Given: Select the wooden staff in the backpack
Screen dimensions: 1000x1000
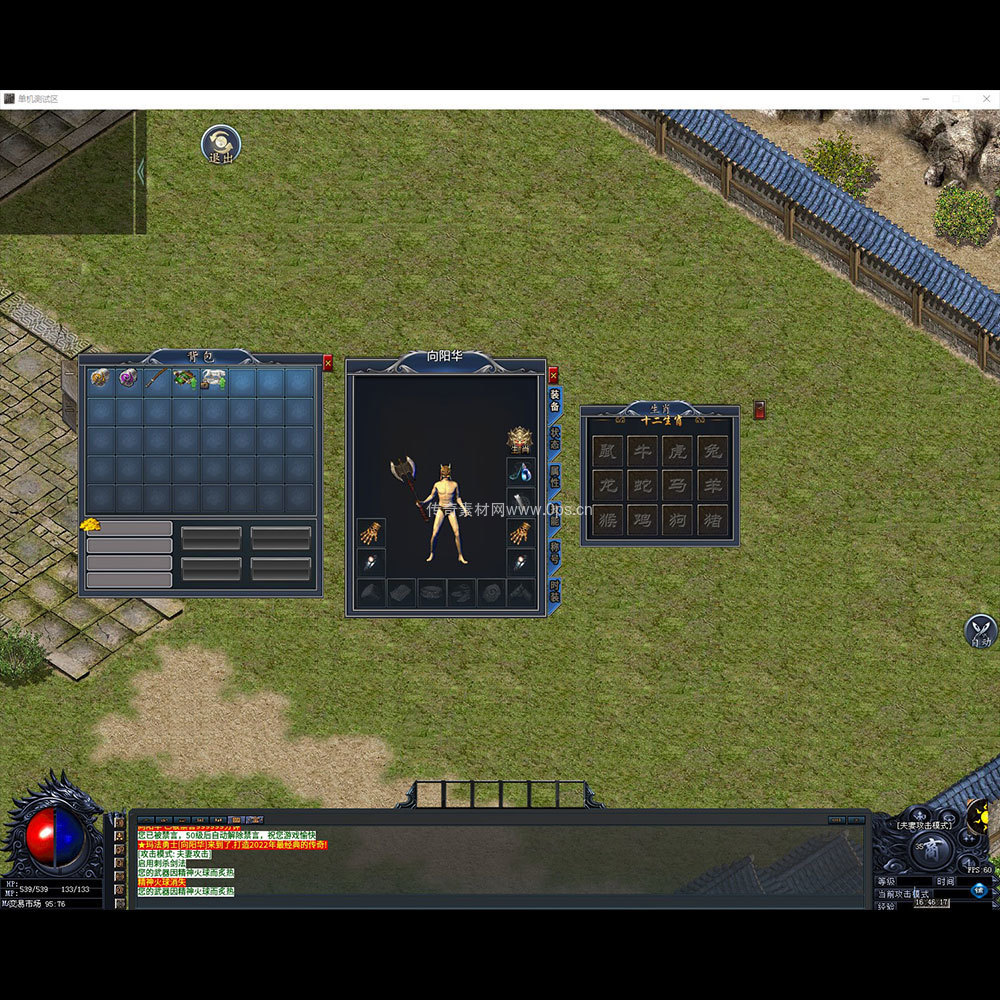Looking at the screenshot, I should (x=157, y=379).
